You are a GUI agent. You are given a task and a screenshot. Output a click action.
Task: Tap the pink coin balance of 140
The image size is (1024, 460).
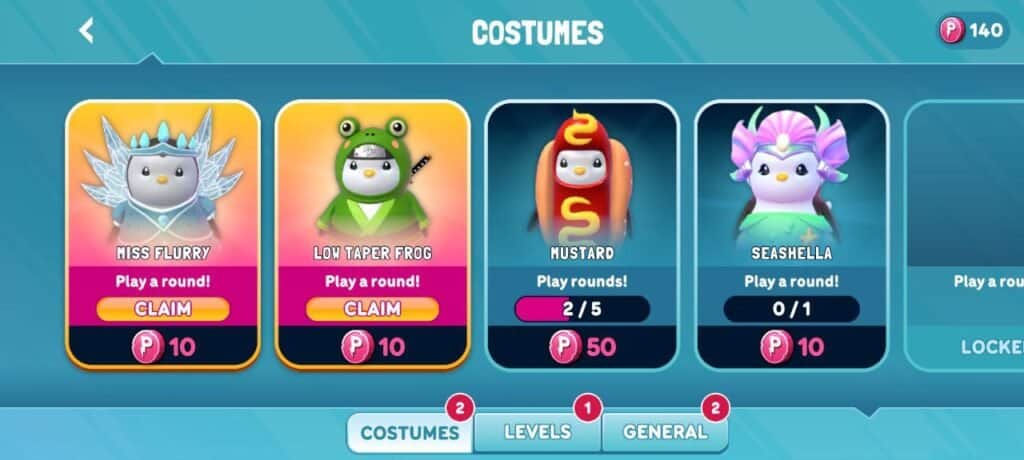(x=972, y=31)
